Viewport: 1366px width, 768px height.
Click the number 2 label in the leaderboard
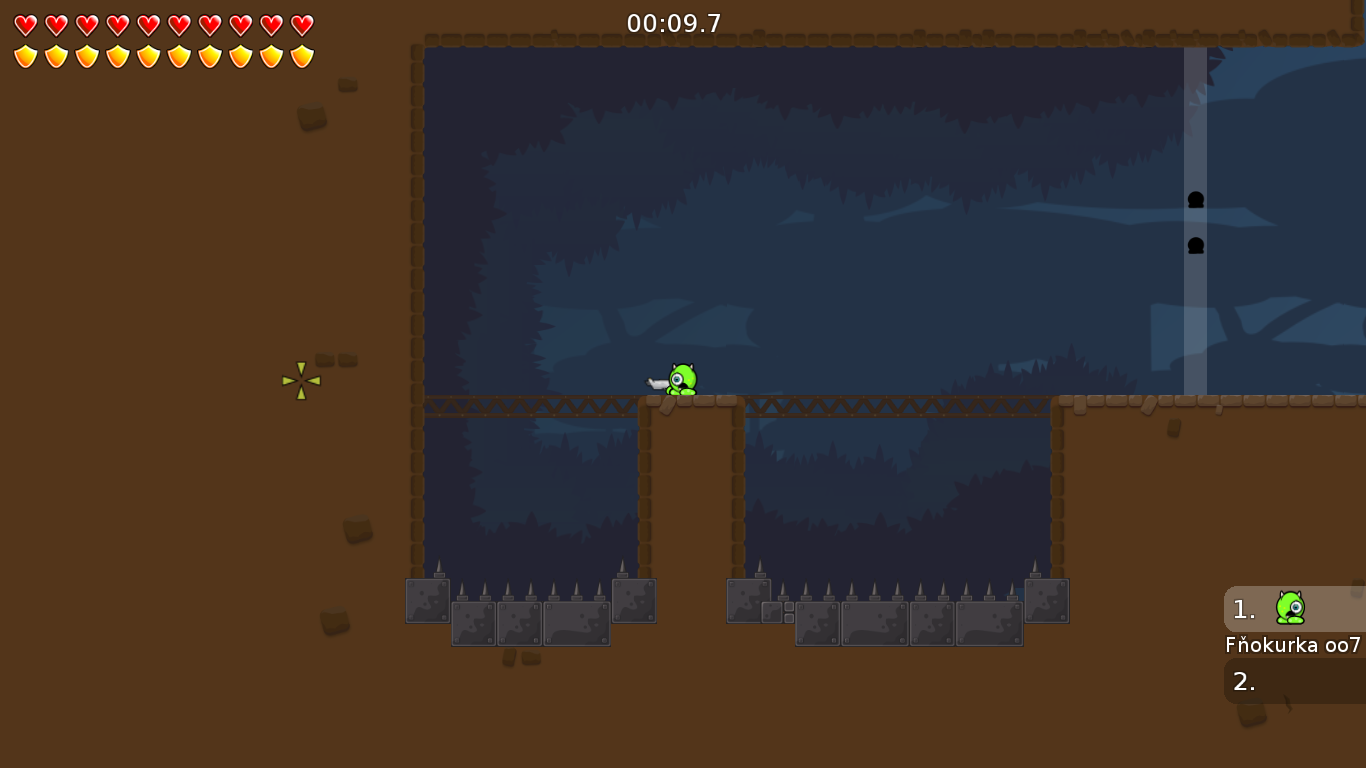click(1243, 682)
